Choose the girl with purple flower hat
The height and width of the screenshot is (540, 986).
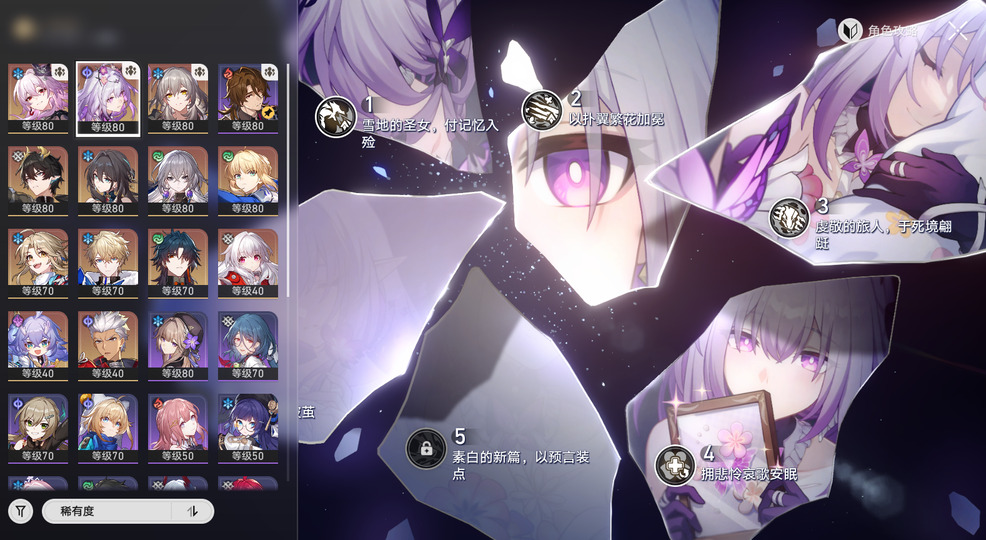click(x=178, y=346)
